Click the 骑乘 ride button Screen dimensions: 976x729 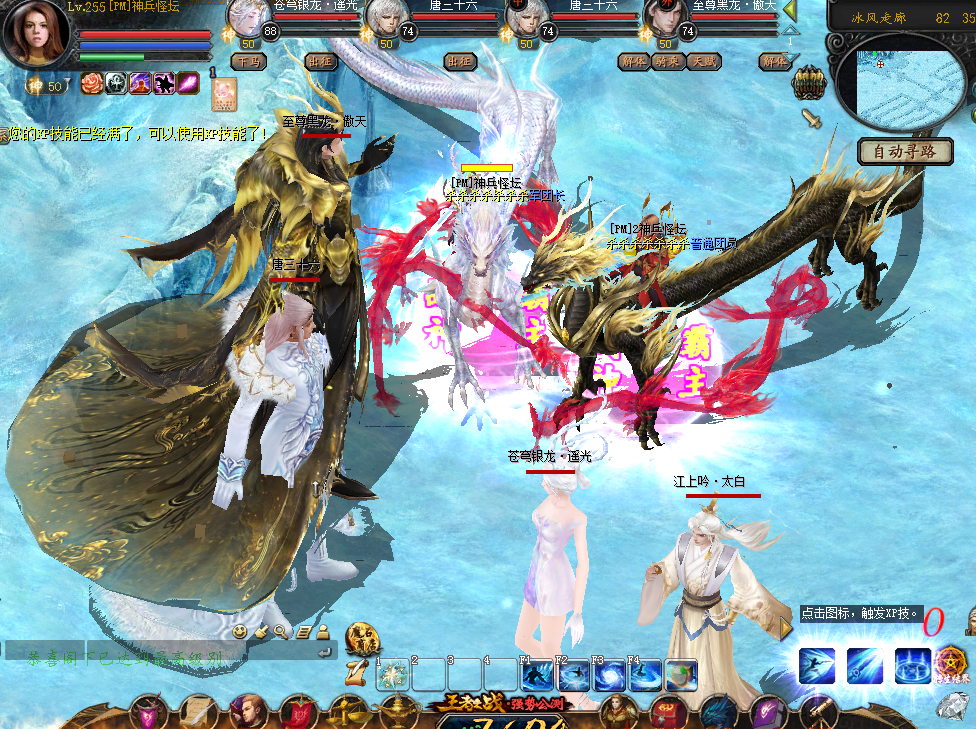click(668, 61)
